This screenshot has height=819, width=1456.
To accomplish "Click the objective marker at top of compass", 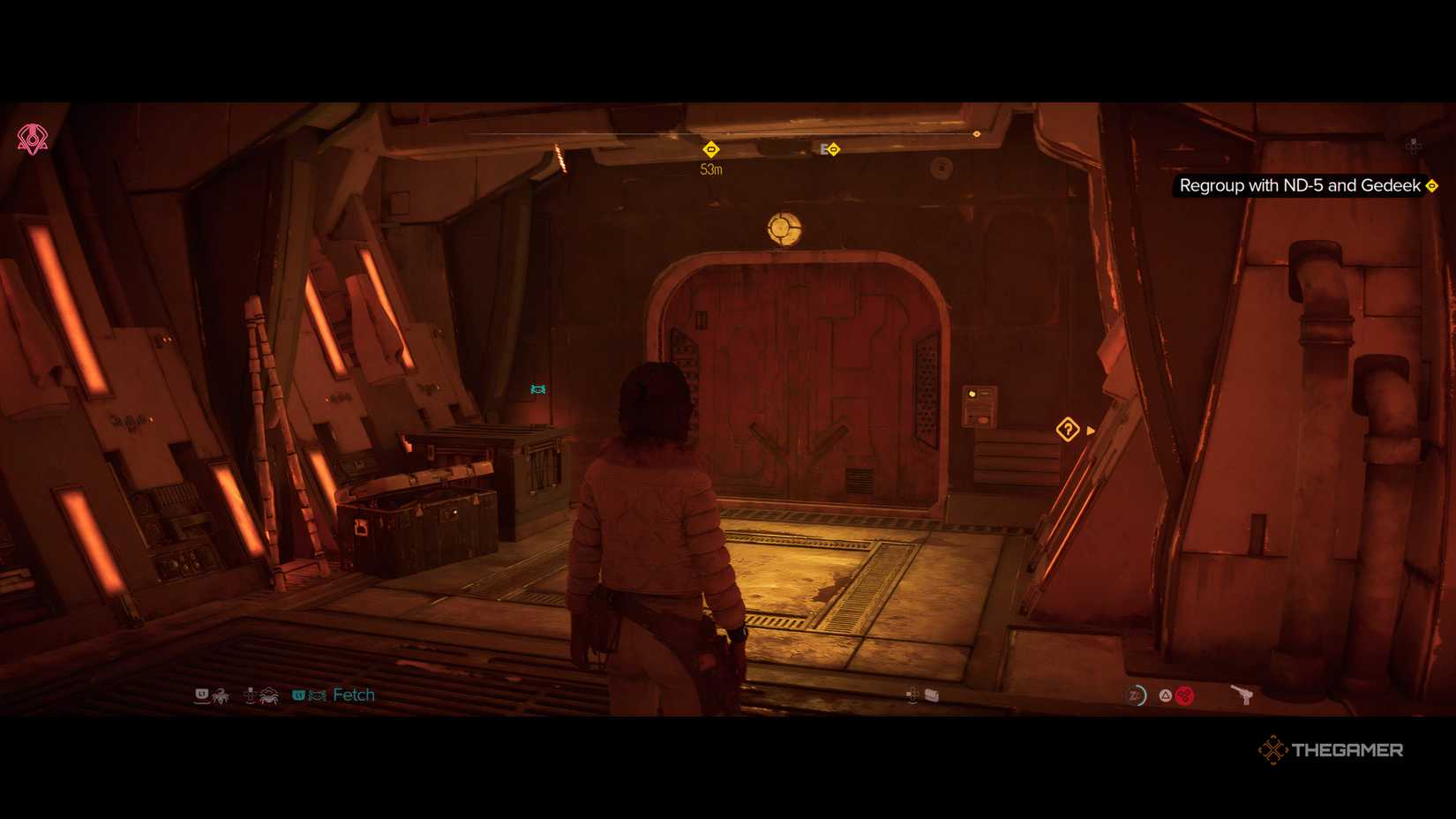I will coord(976,133).
